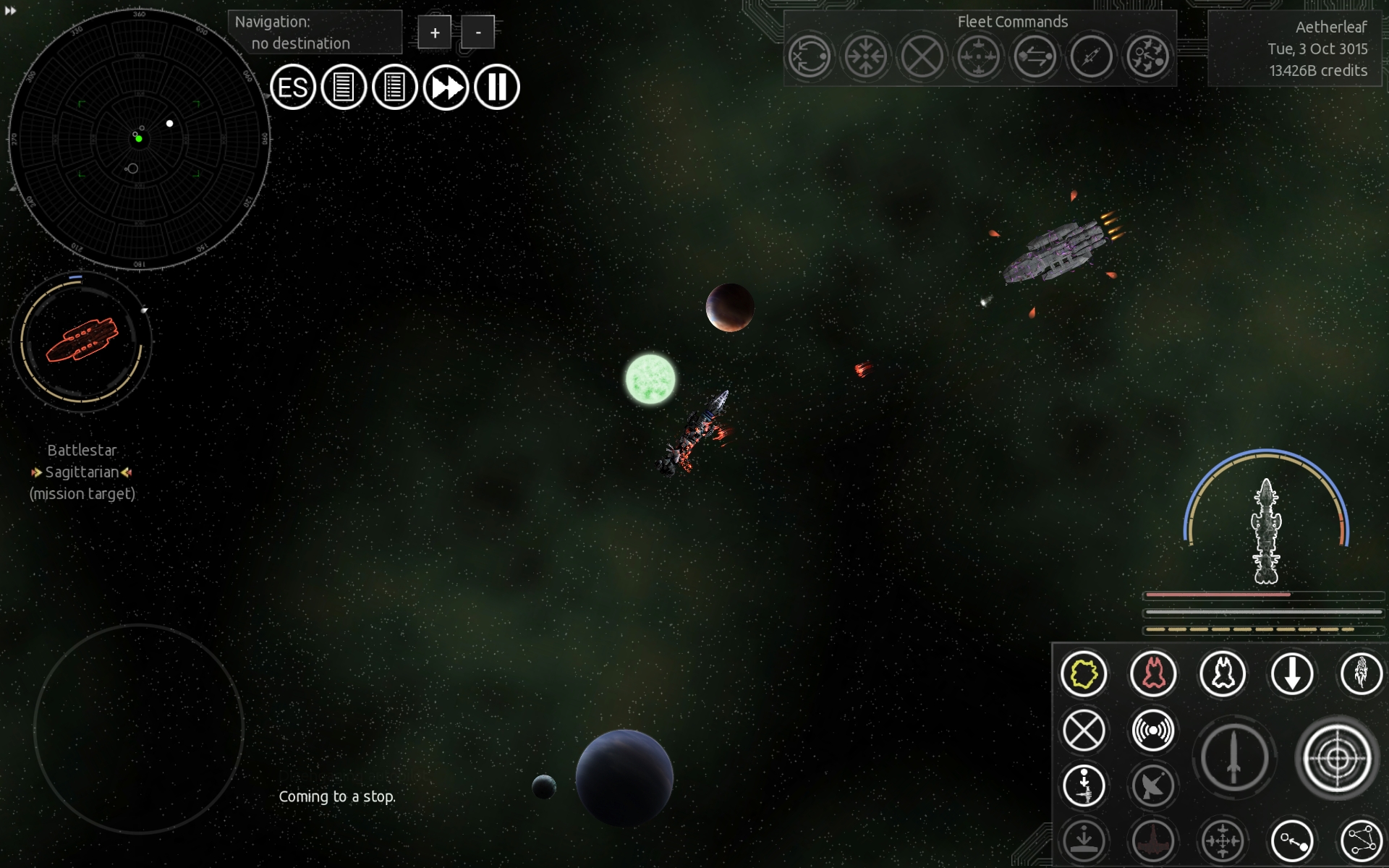Click the radar minimap
The image size is (1389, 868).
(x=139, y=139)
